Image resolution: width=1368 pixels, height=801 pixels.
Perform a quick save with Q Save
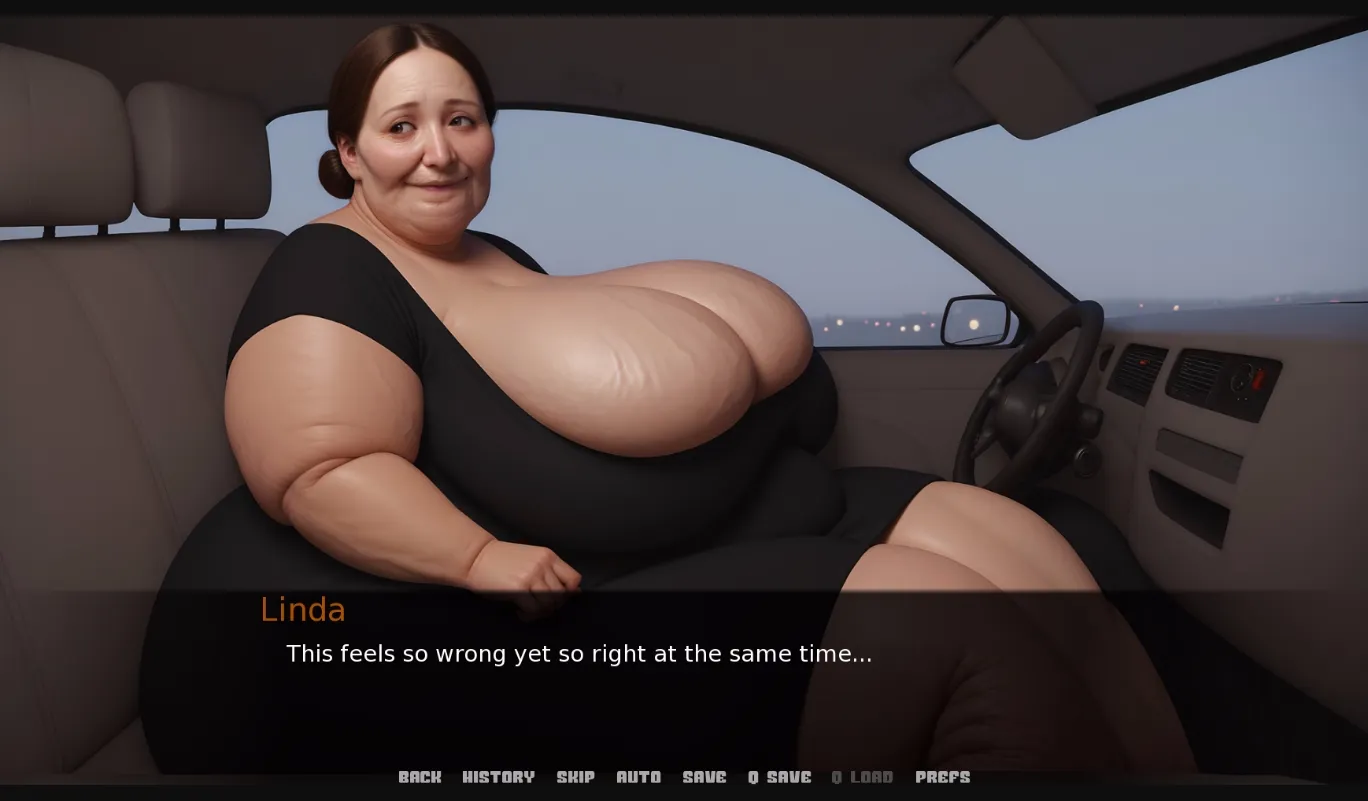[x=778, y=777]
